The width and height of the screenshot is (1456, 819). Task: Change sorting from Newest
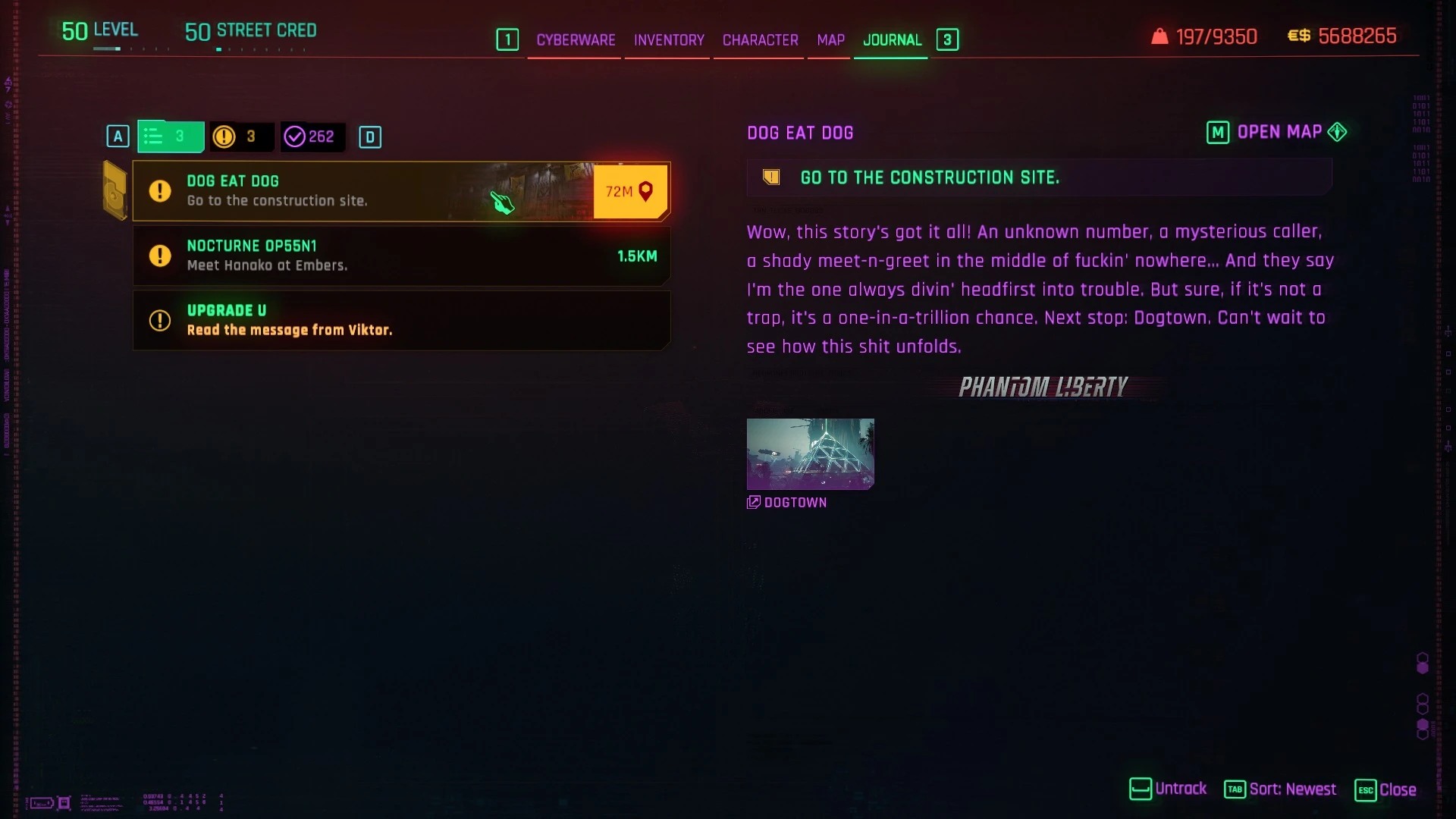click(x=1281, y=789)
